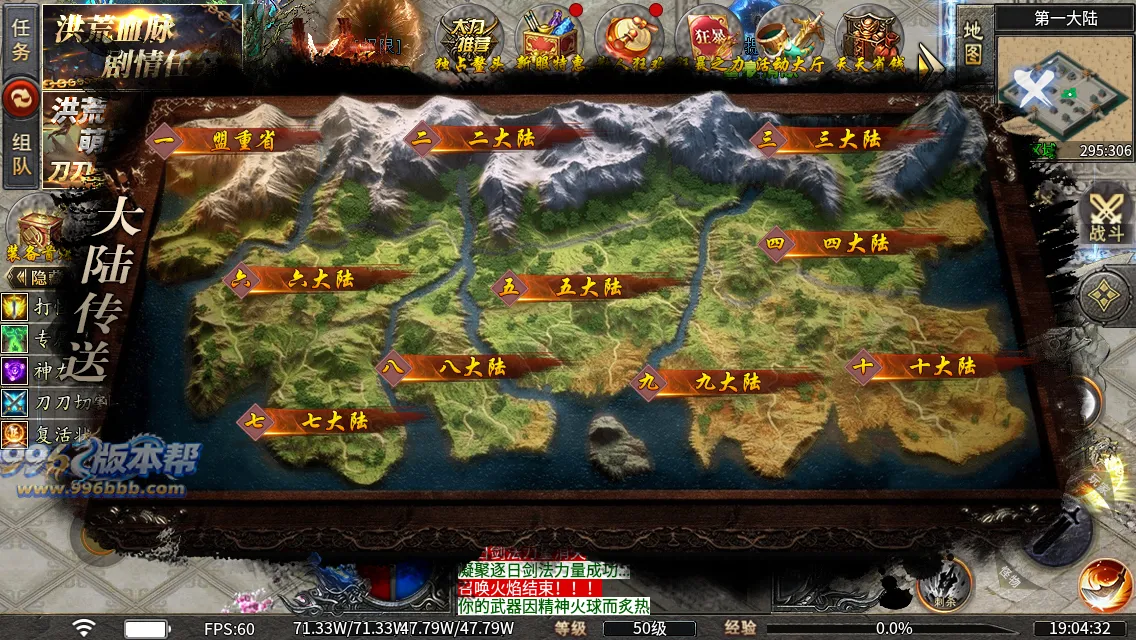Open the 地图 map button
Viewport: 1136px width, 640px height.
(x=973, y=44)
